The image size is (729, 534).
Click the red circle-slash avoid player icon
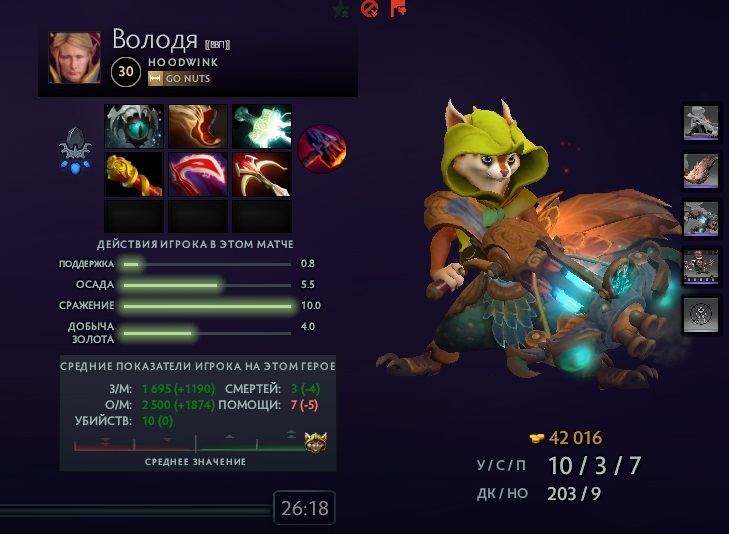pos(368,9)
